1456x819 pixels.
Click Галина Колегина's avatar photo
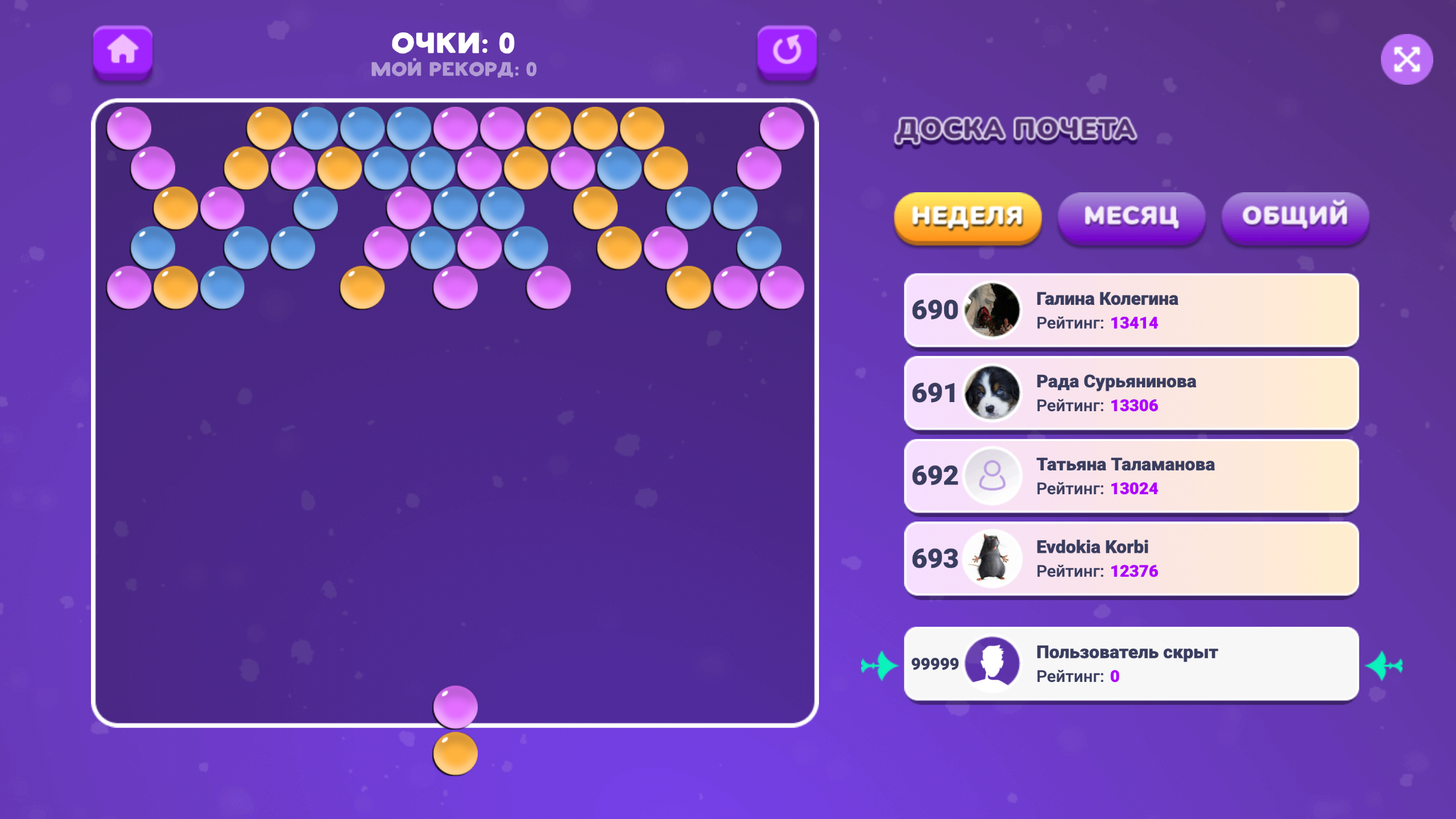pyautogui.click(x=991, y=311)
